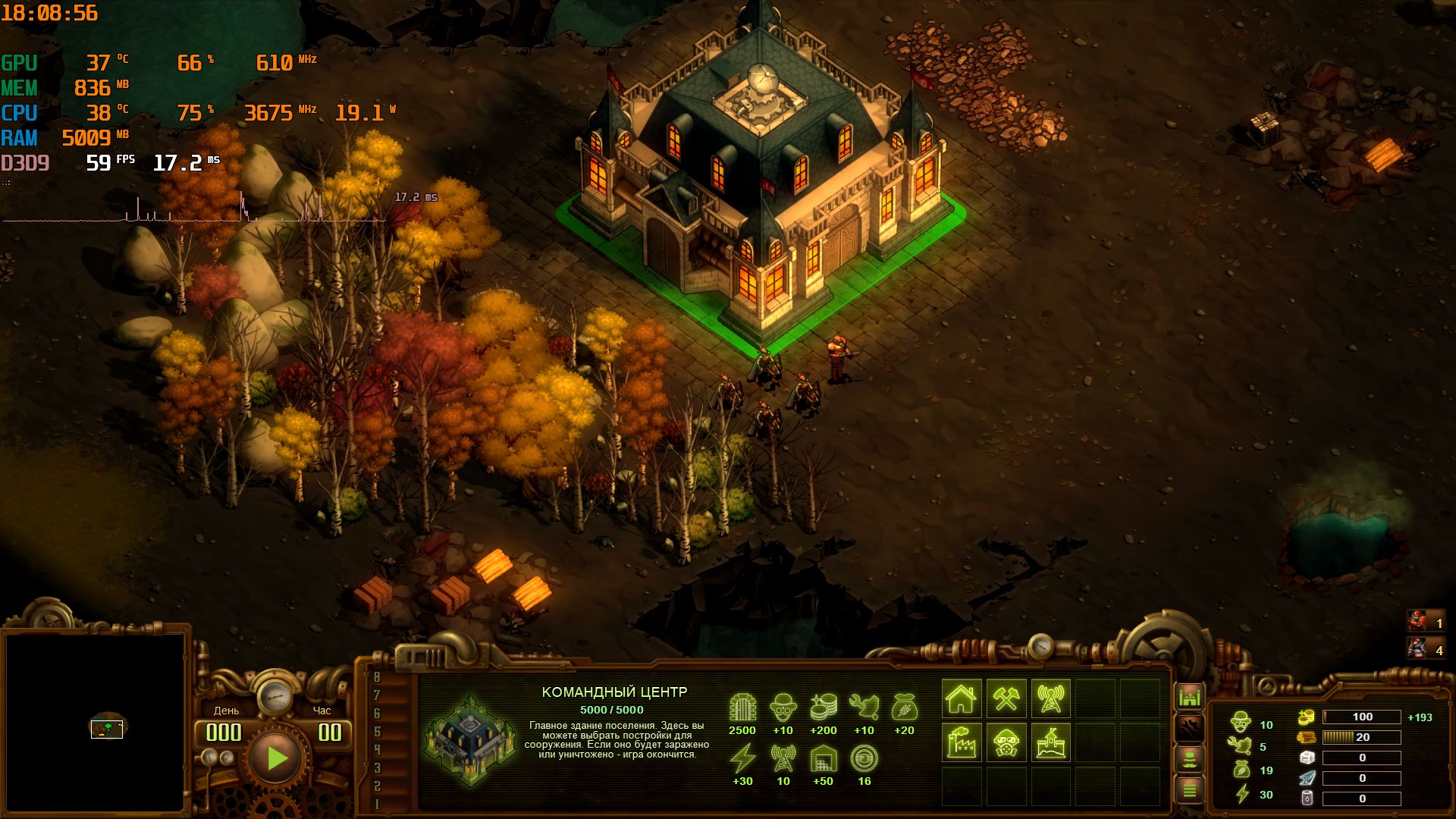Open the radio tower energy category
Viewport: 1456px width, 819px height.
click(1050, 698)
